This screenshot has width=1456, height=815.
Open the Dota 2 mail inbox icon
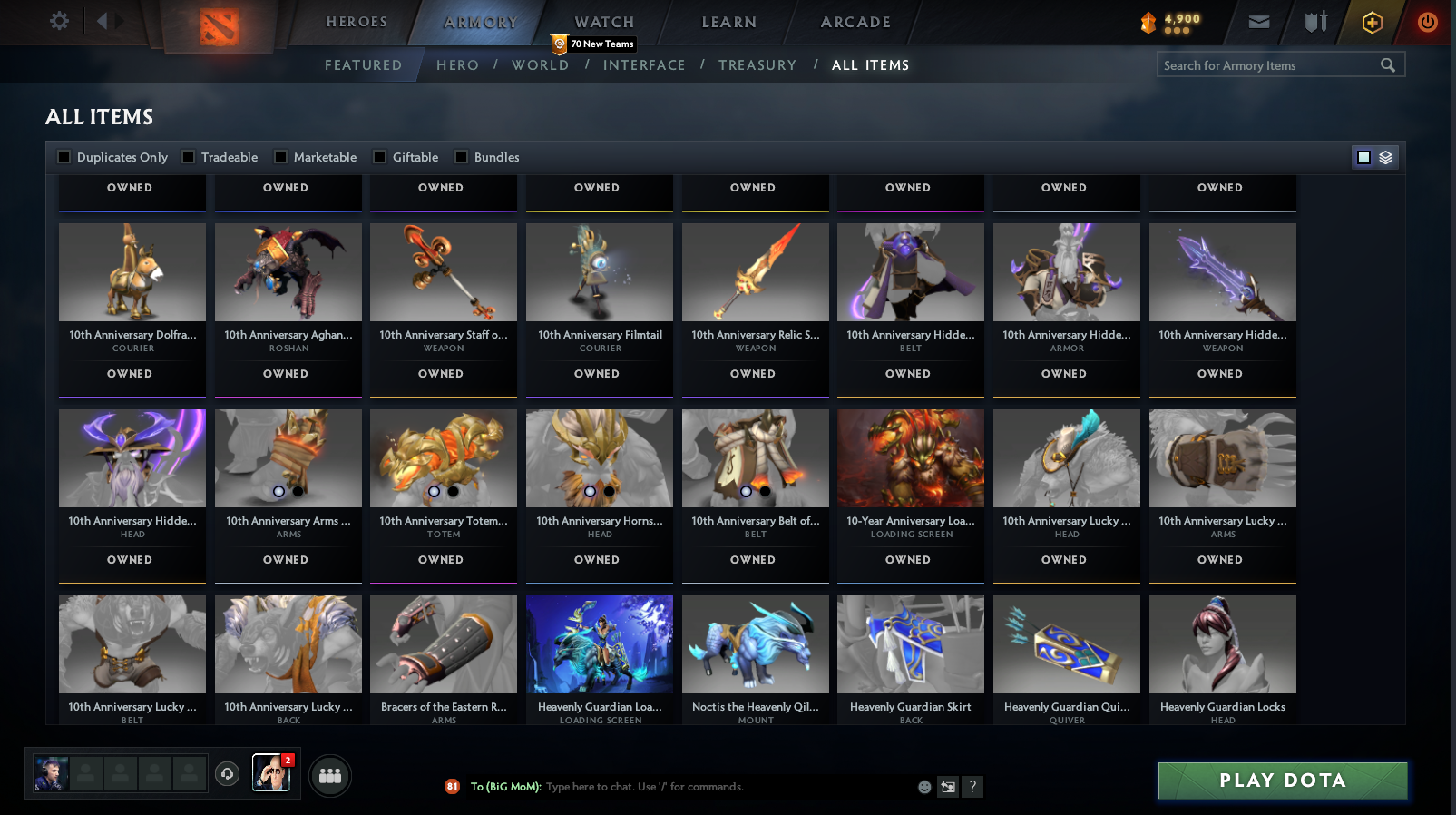coord(1259,22)
